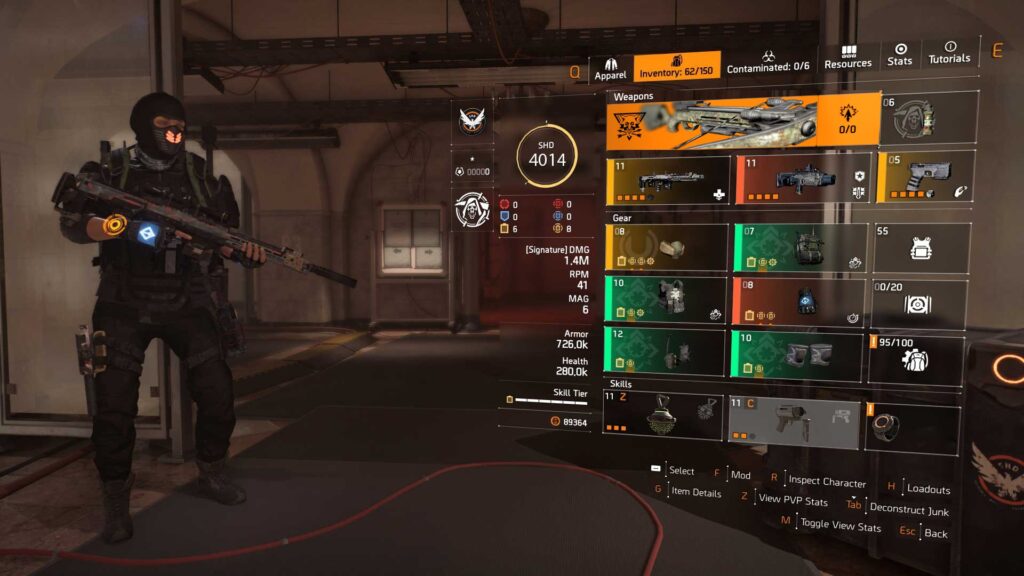Select the level 05 pistol sidearm slot
This screenshot has width=1024, height=576.
[x=924, y=176]
